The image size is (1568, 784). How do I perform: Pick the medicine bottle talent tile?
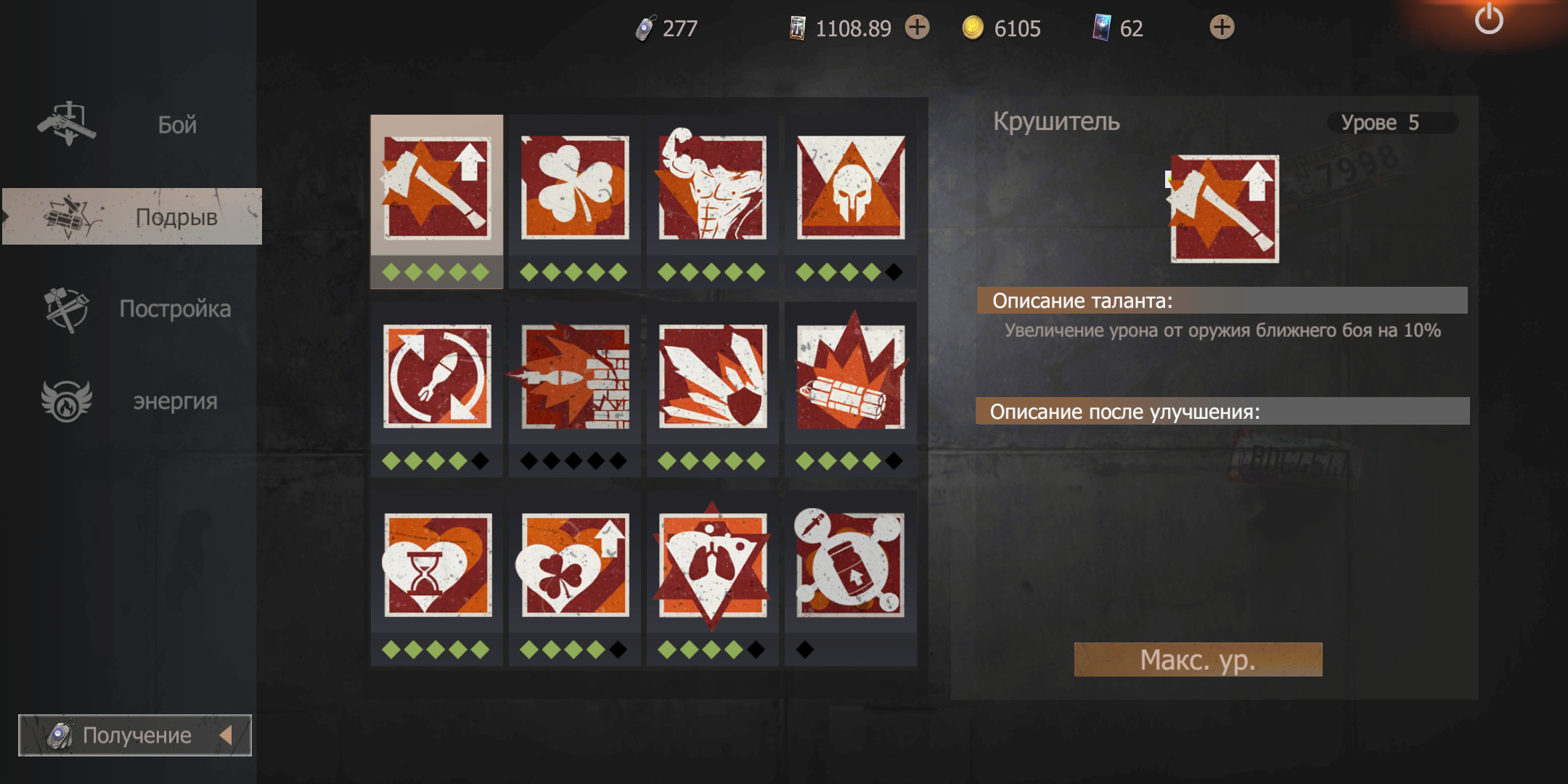click(x=851, y=565)
